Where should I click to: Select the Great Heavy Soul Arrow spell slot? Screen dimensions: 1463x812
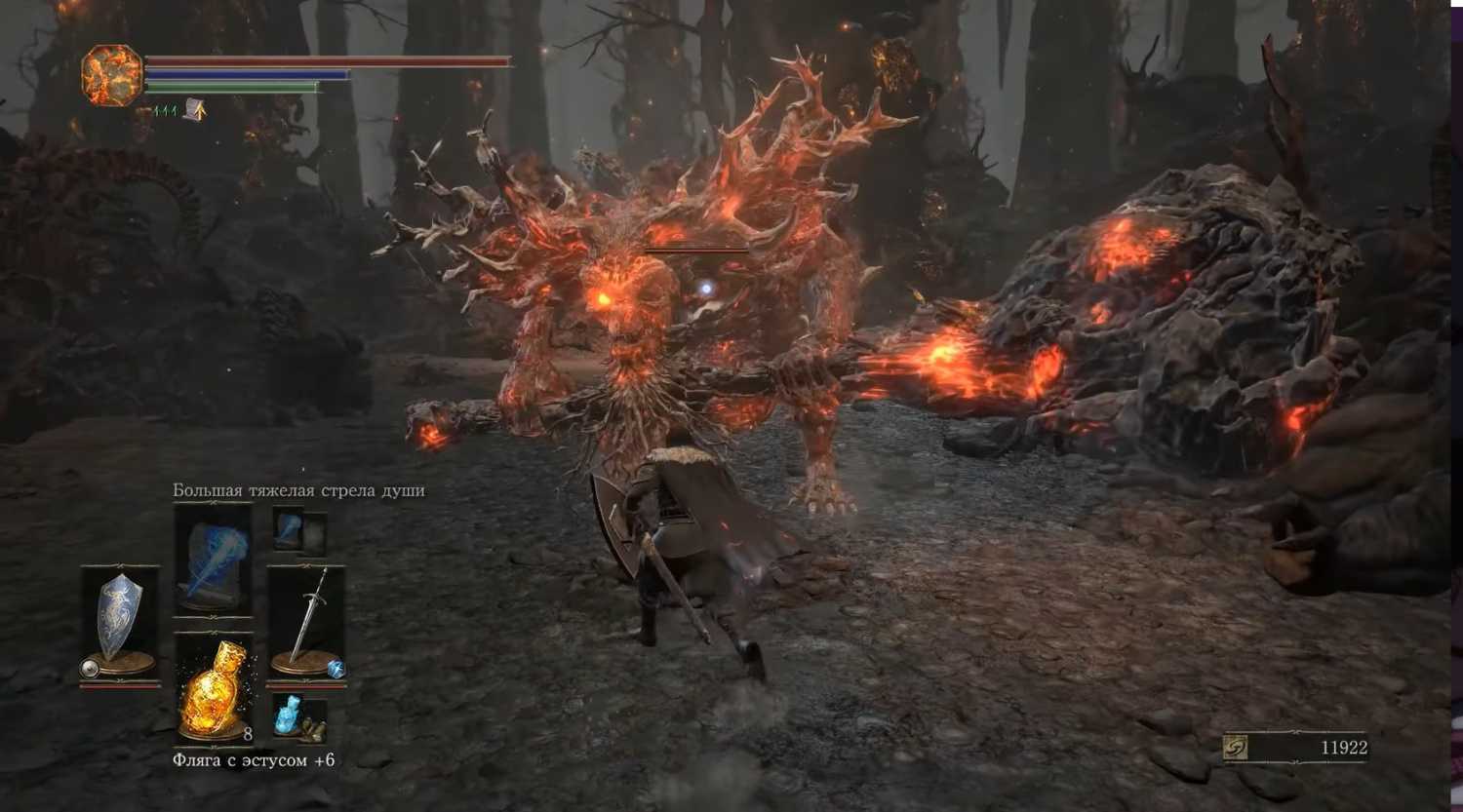213,559
